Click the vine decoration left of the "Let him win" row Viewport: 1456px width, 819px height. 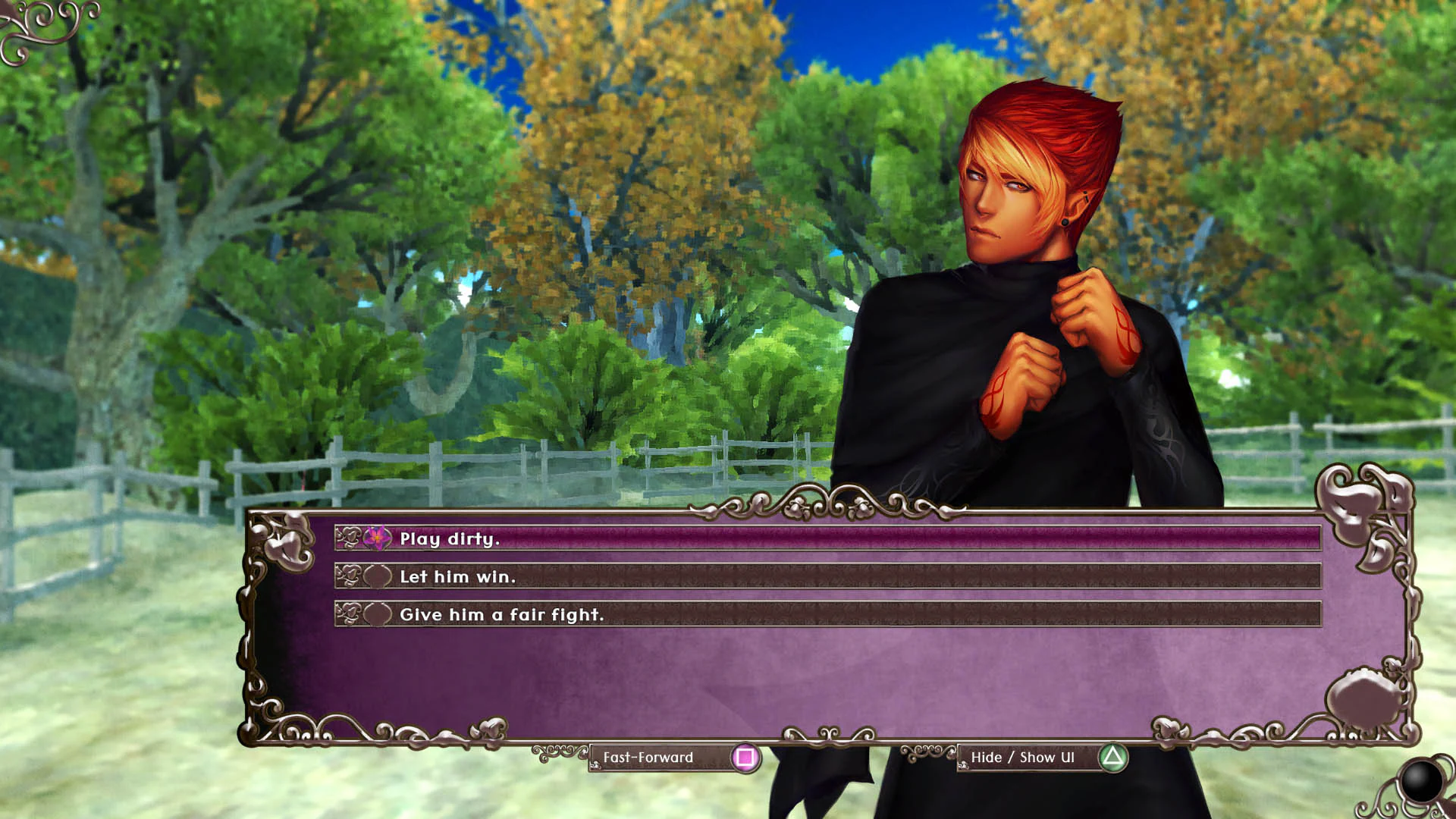point(350,577)
